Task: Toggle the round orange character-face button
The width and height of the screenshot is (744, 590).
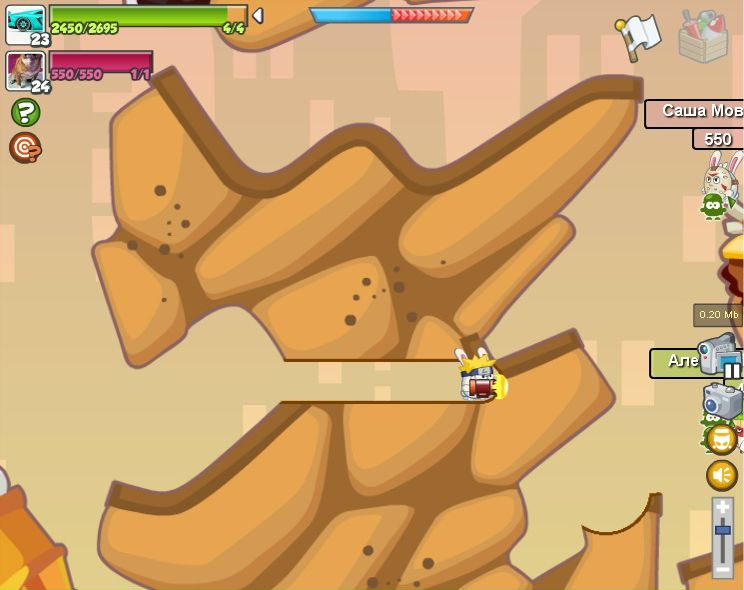Action: 722,439
